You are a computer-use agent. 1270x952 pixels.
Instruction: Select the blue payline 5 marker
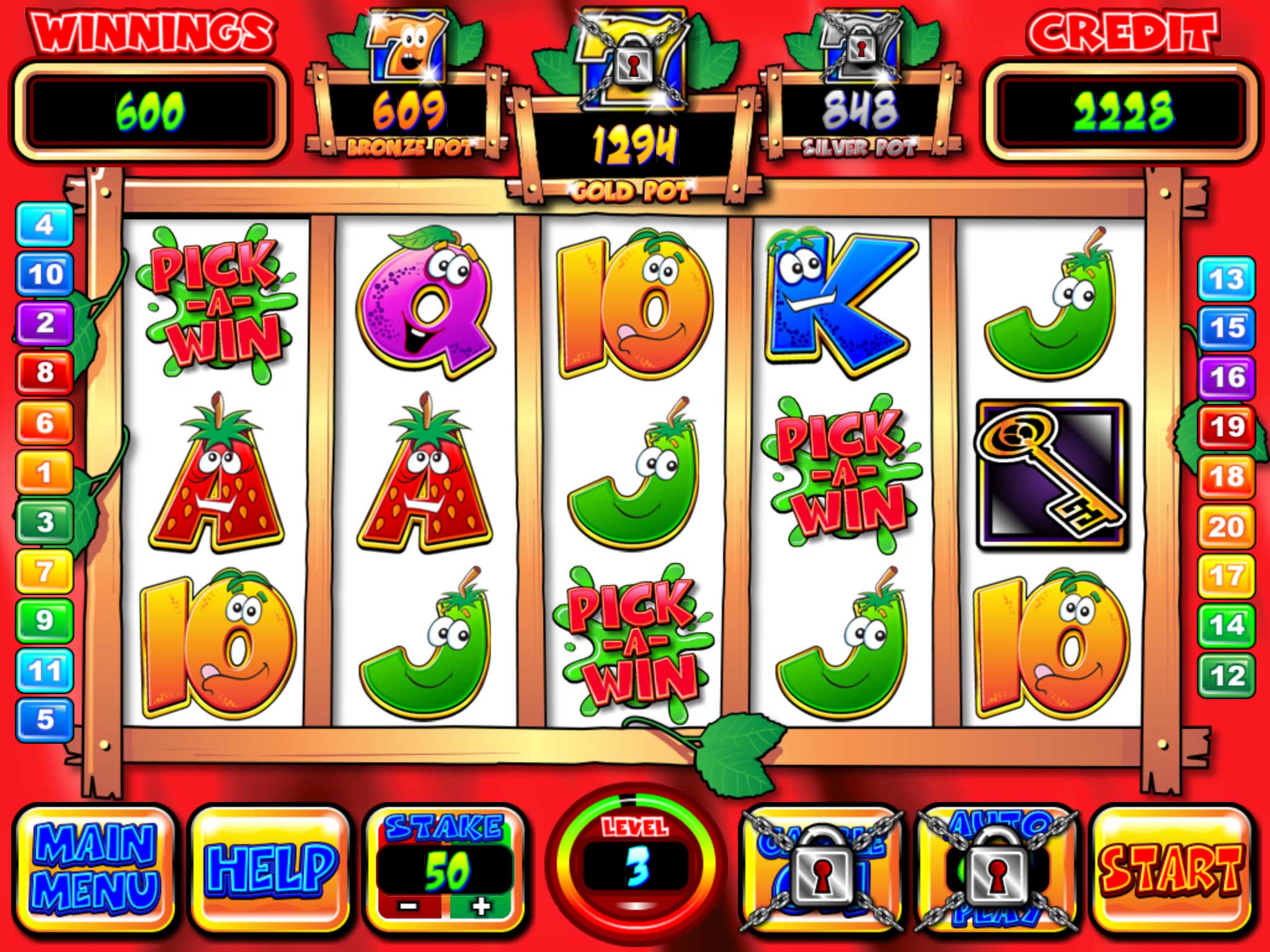click(x=45, y=720)
